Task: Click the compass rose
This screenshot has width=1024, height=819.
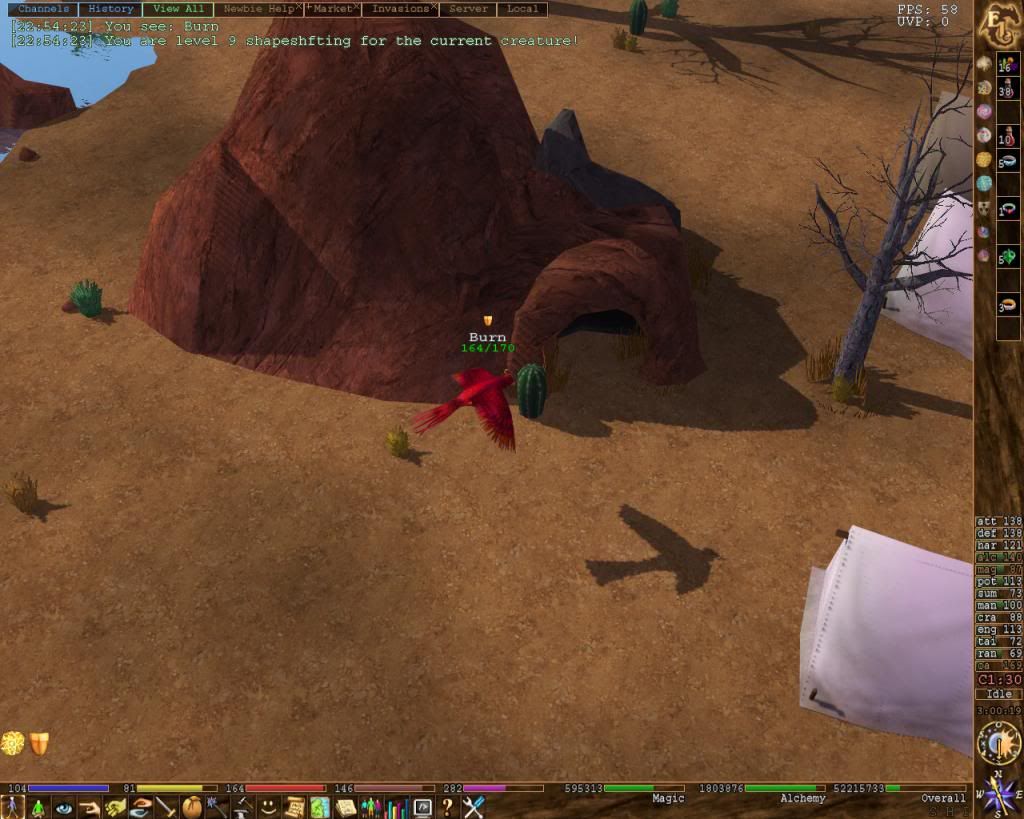Action: (x=998, y=795)
